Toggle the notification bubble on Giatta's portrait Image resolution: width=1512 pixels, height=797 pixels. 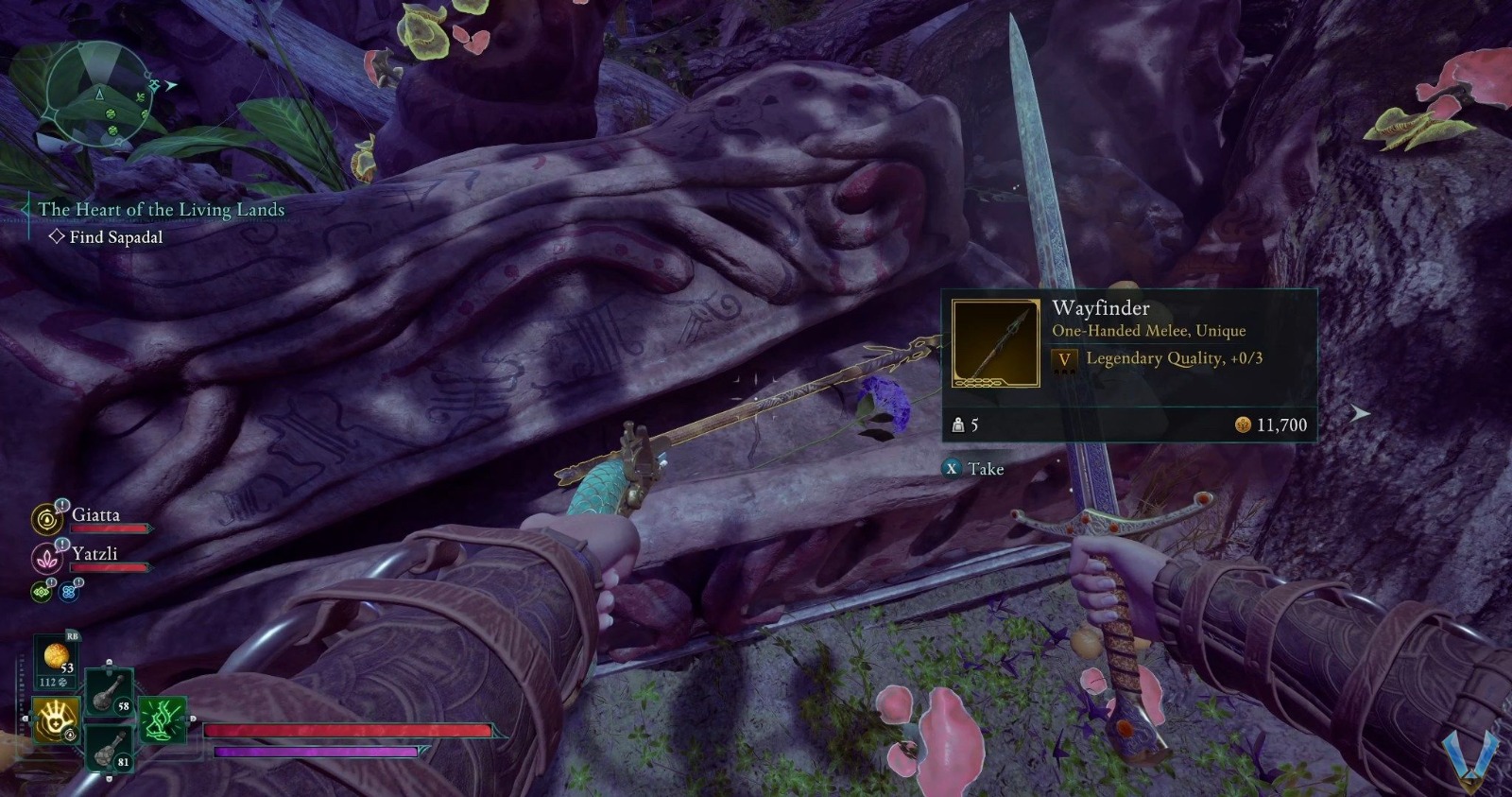[x=60, y=507]
